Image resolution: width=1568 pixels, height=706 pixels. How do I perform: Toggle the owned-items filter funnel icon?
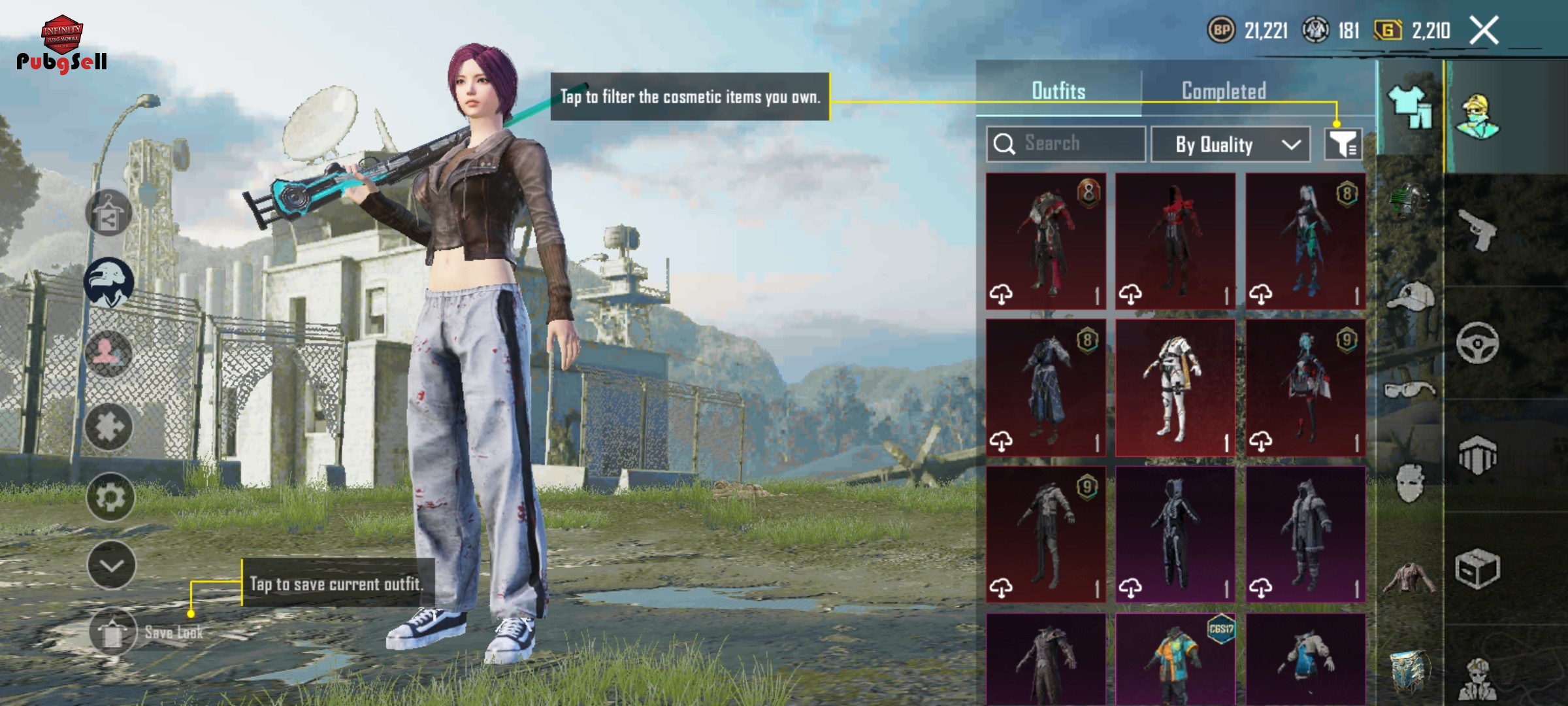[x=1343, y=144]
